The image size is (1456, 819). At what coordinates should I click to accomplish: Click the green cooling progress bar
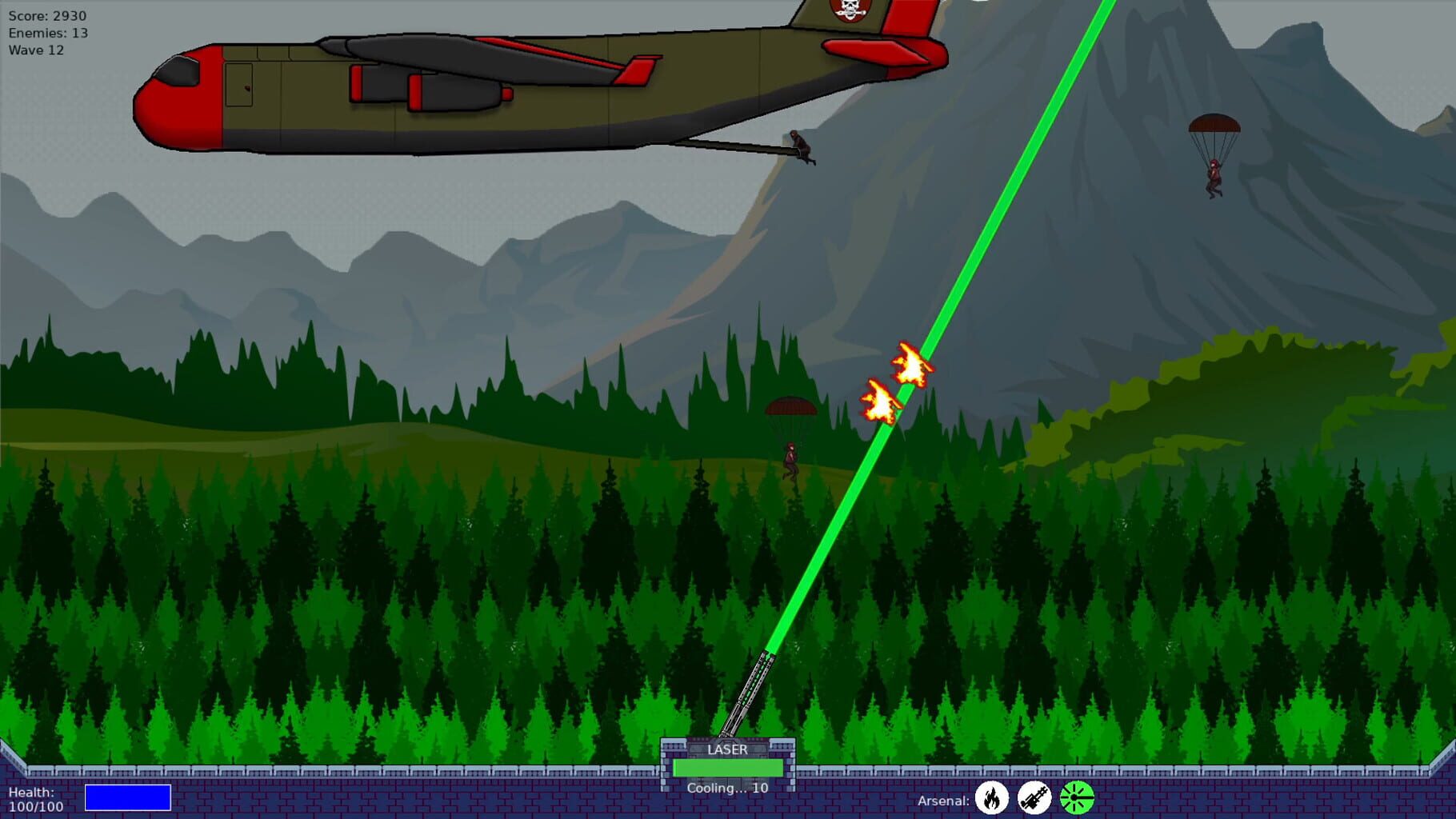(728, 768)
